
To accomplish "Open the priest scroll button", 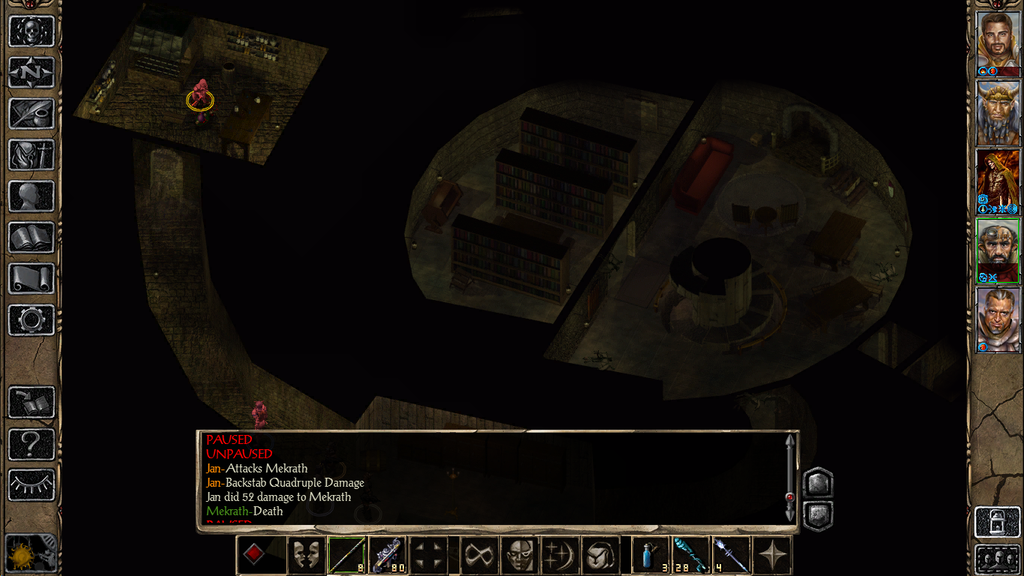I will pyautogui.click(x=31, y=278).
